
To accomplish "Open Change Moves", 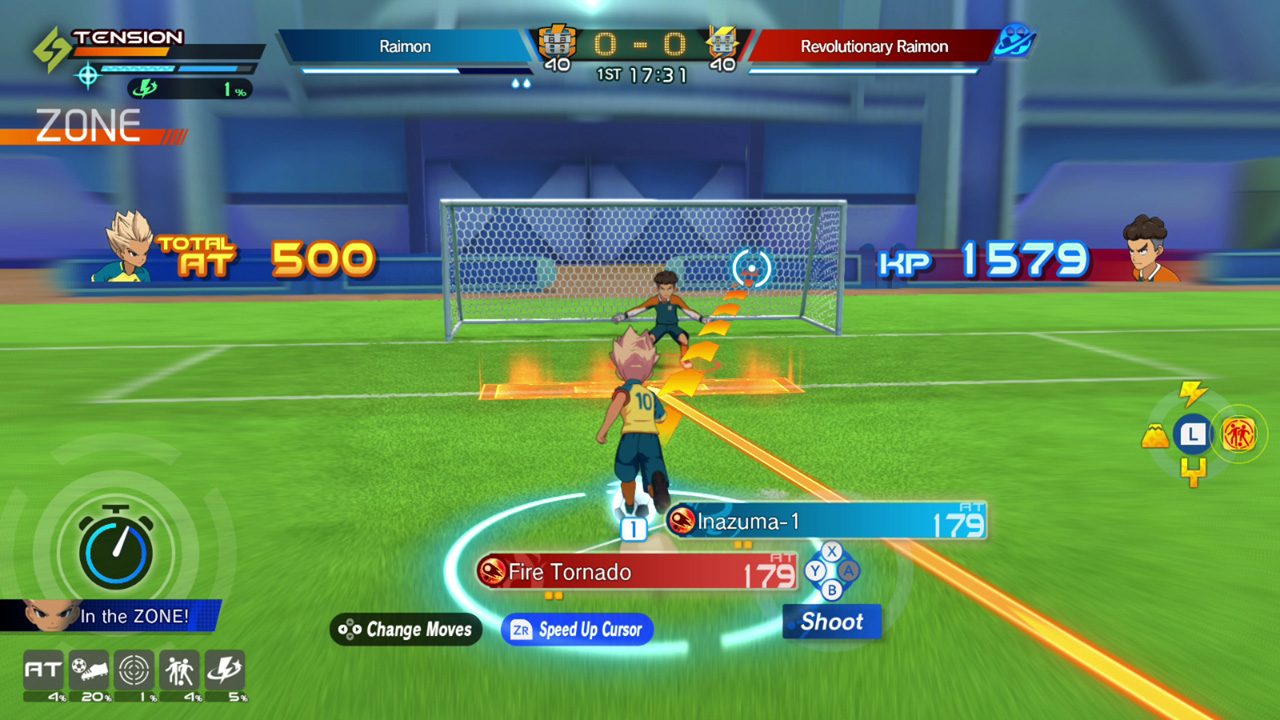I will click(x=406, y=630).
